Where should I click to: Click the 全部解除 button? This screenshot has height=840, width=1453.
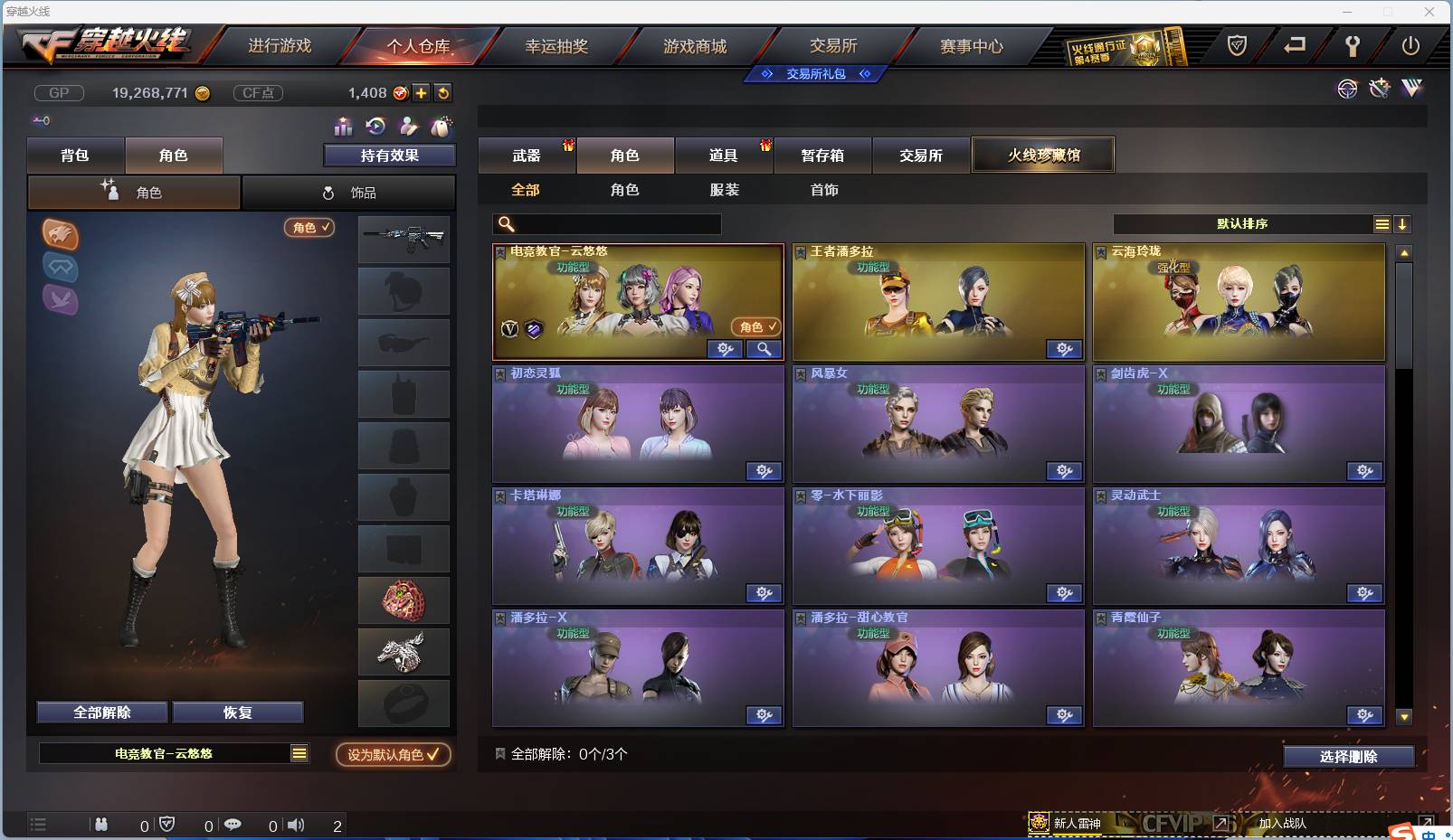102,712
